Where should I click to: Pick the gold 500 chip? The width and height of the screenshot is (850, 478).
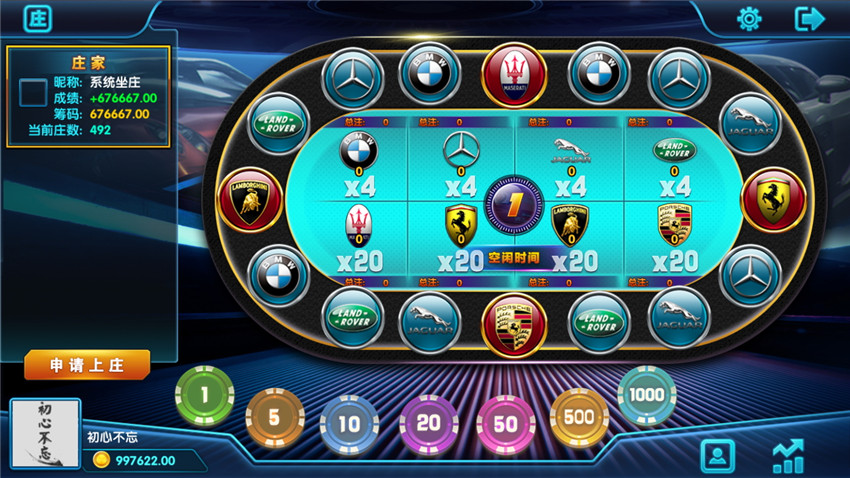coord(579,415)
